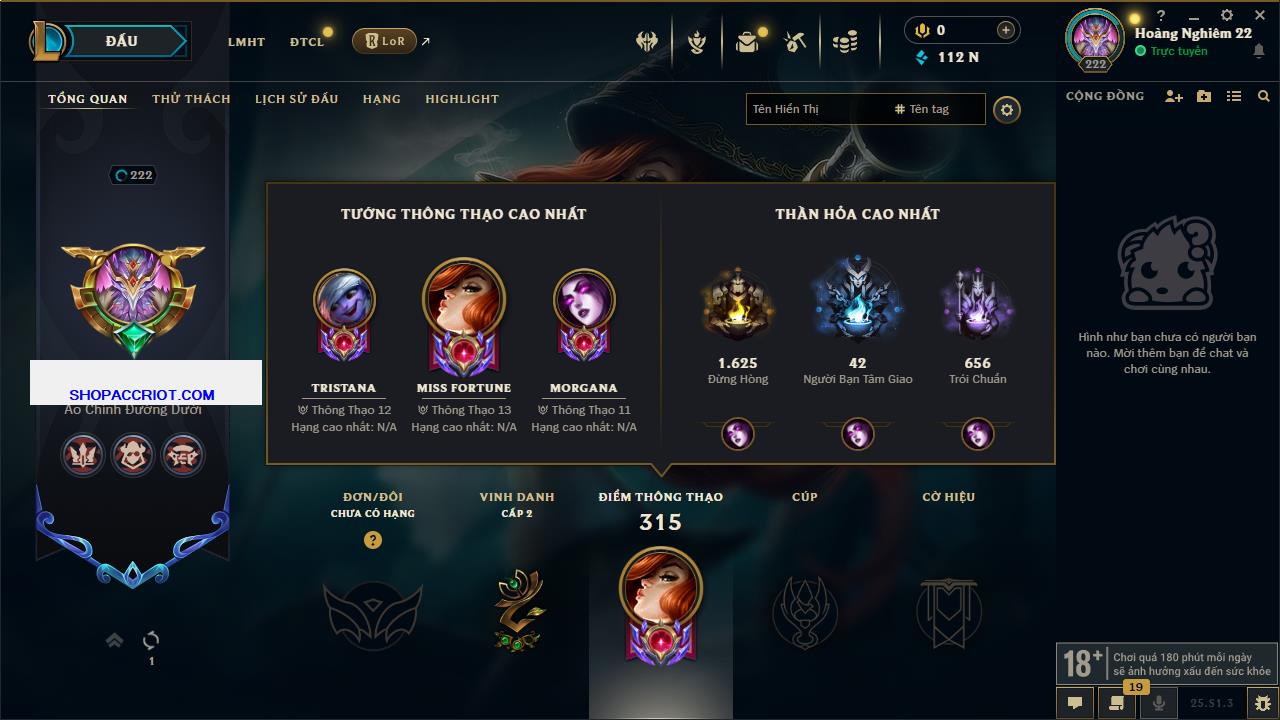
Task: View the LỊCH SỬ ĐẤU tab
Action: (296, 99)
